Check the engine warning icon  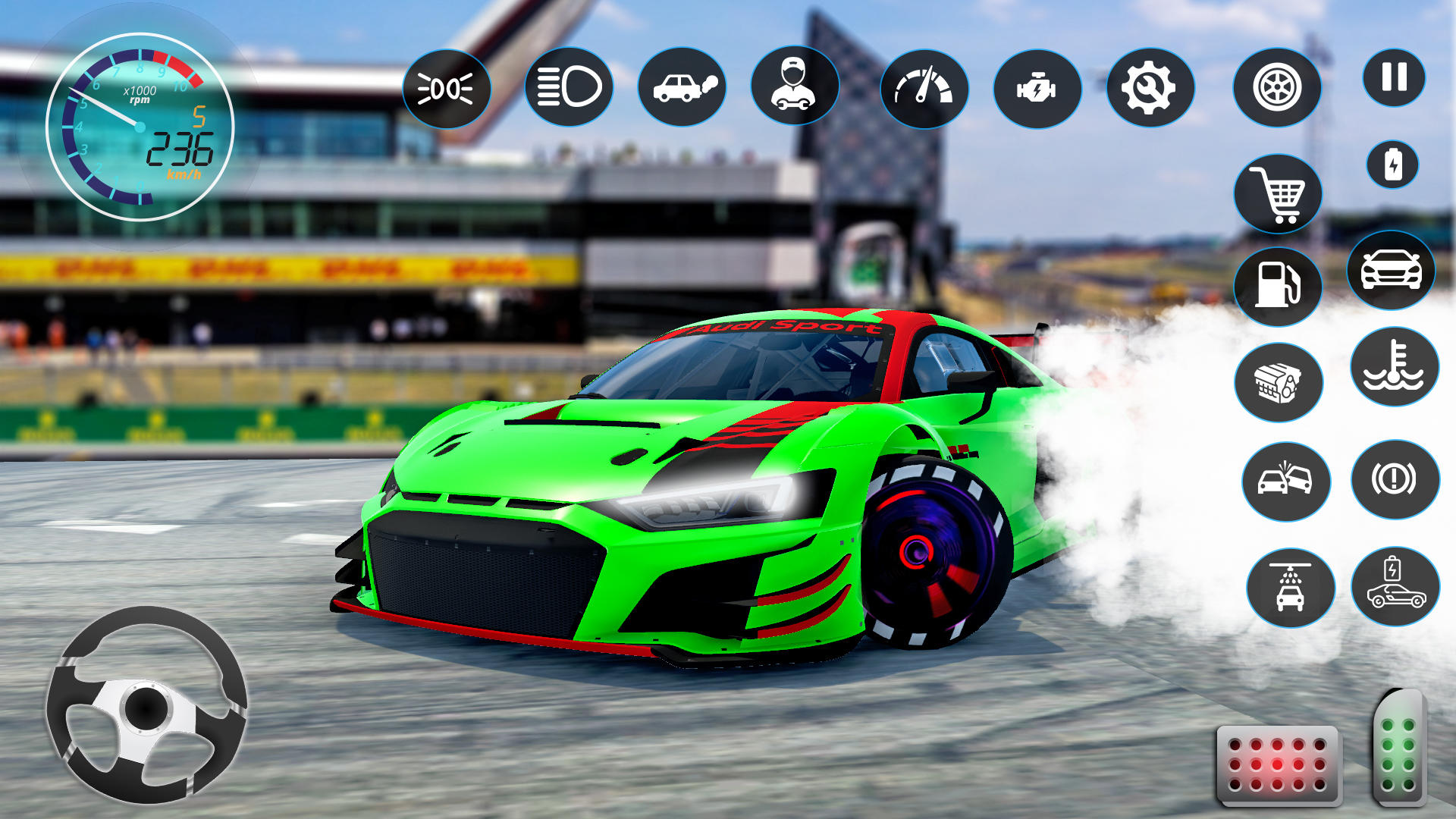(x=1037, y=88)
